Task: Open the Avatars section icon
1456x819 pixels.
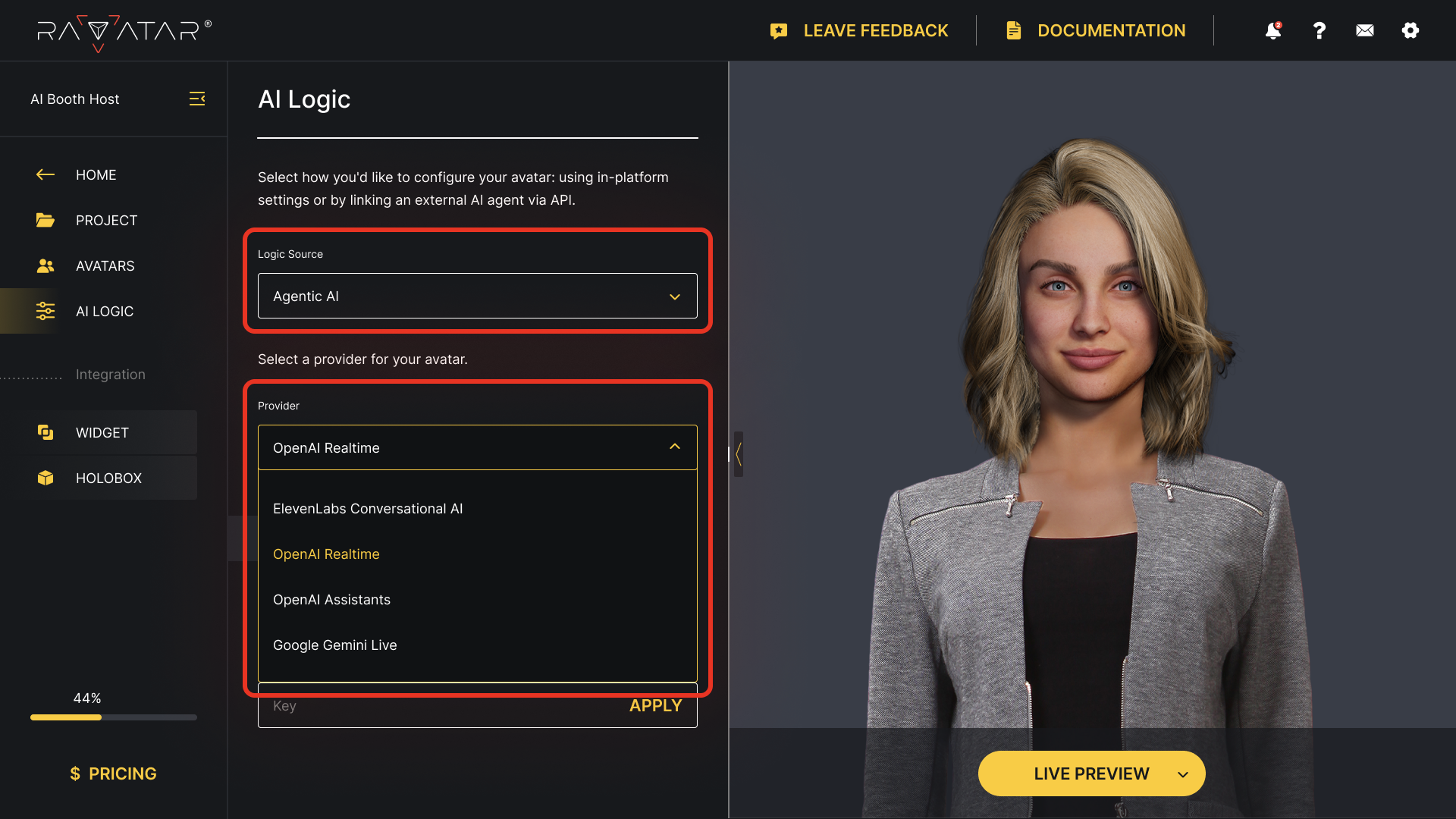Action: tap(45, 265)
